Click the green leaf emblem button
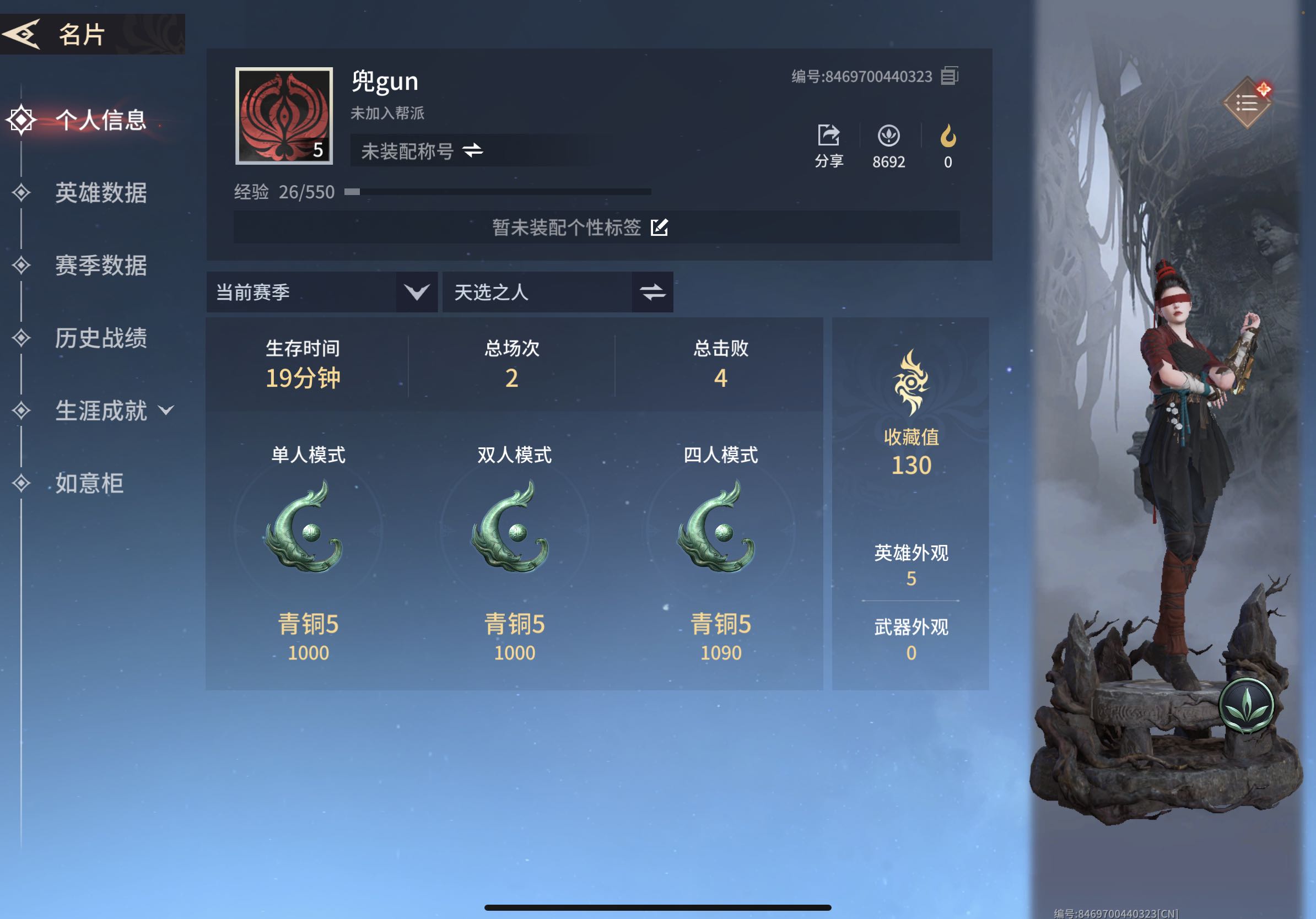 click(x=1246, y=706)
